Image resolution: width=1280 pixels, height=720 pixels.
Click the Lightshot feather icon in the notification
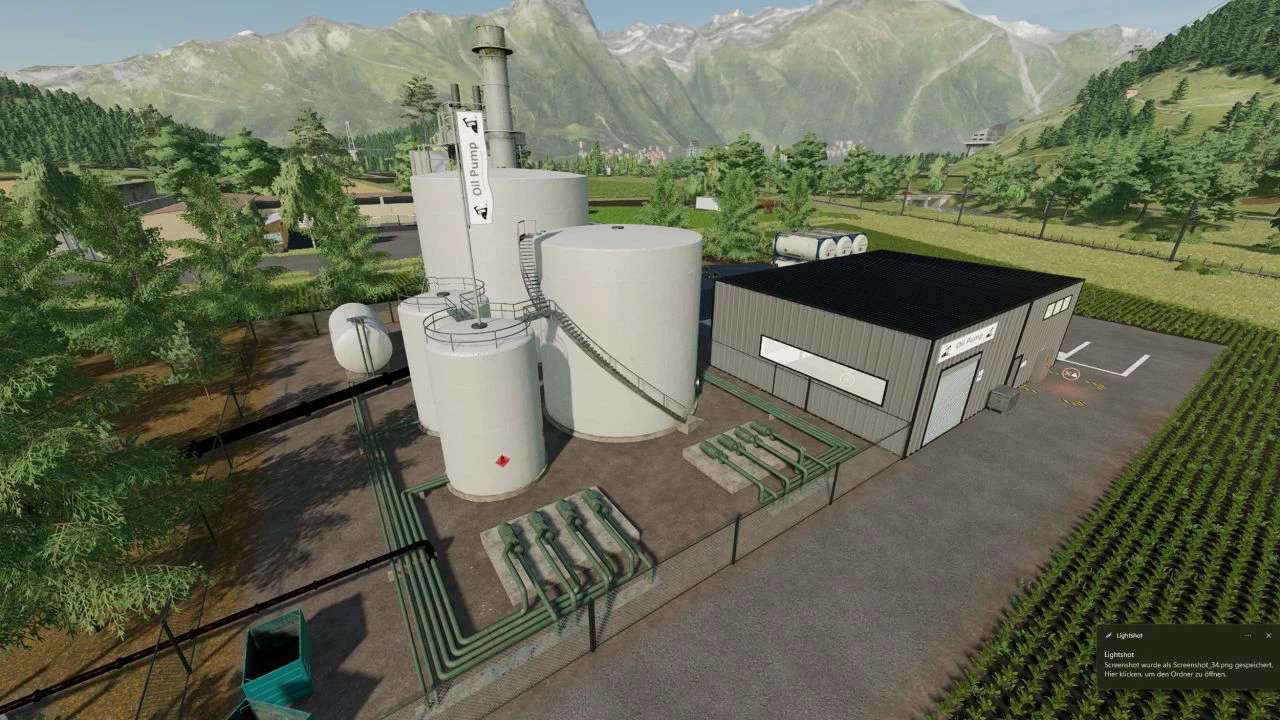click(1108, 635)
